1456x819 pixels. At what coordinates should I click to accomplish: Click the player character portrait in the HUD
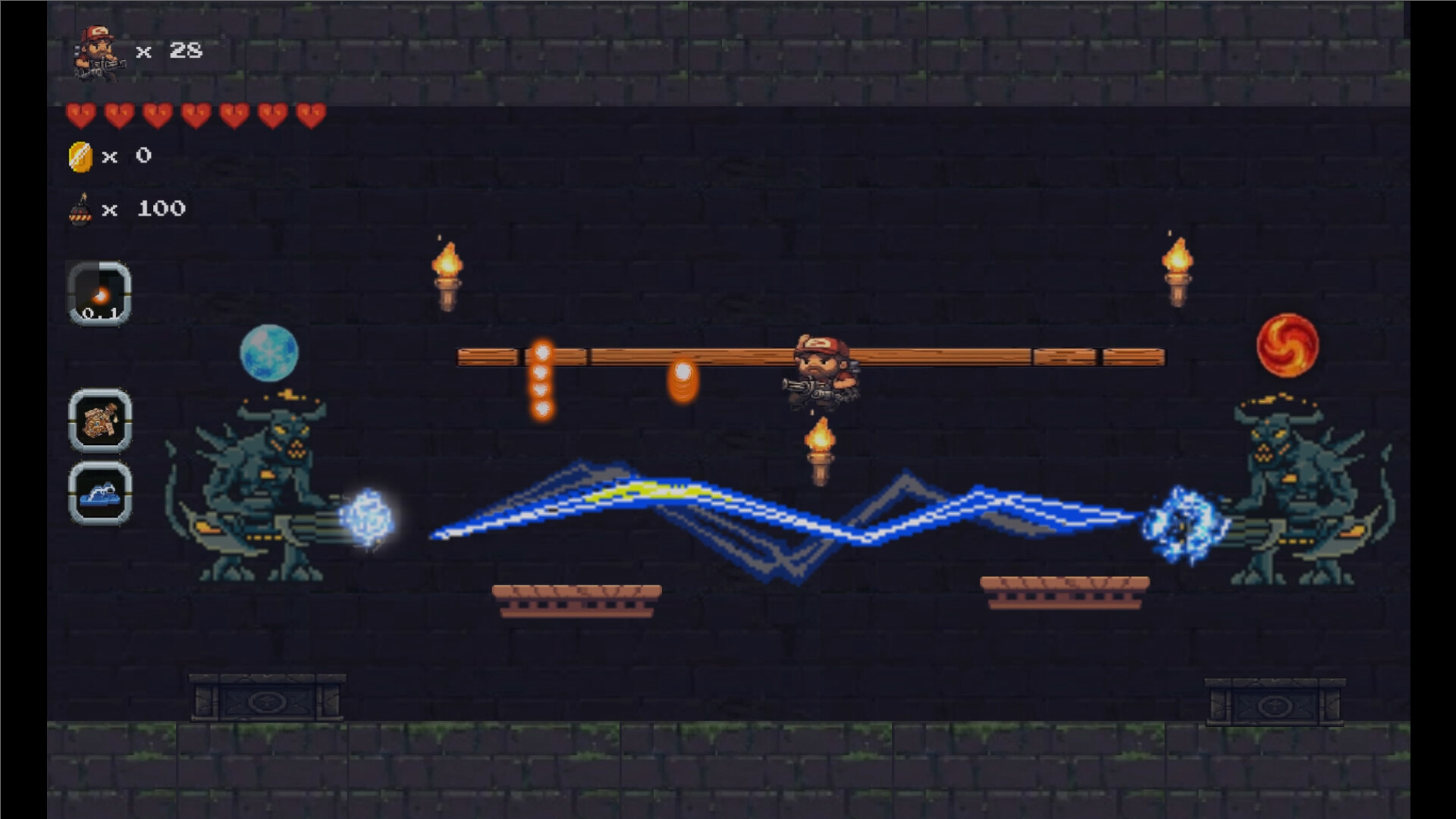coord(99,52)
